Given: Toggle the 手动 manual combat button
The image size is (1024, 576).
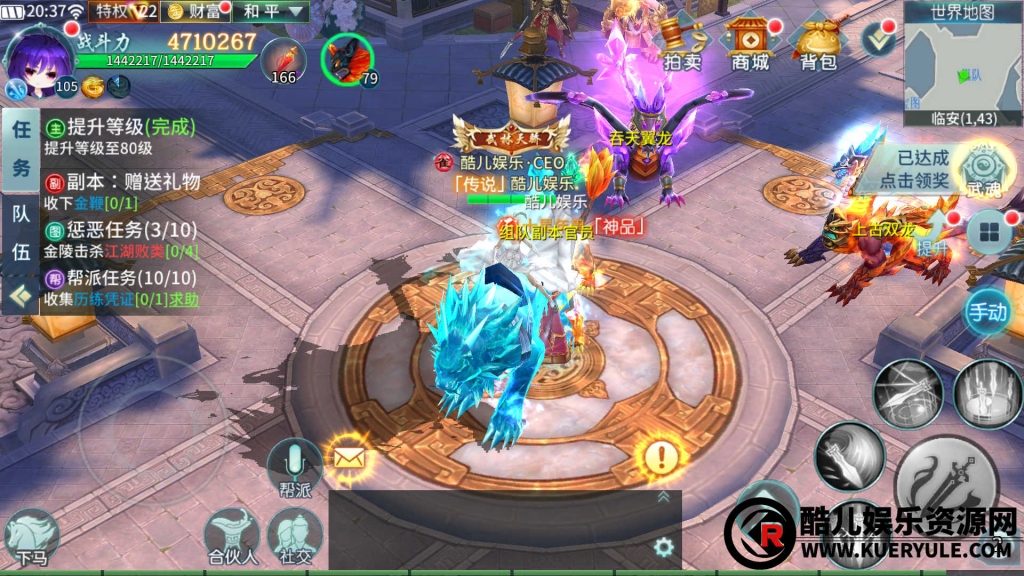Looking at the screenshot, I should [987, 312].
